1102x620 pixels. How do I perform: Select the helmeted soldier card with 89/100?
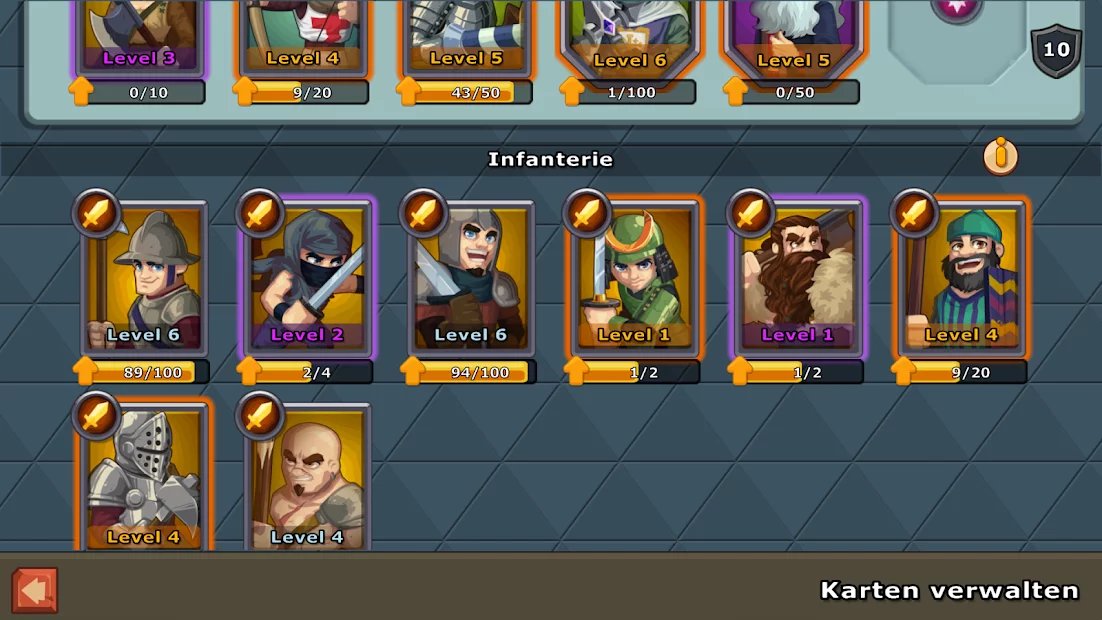(x=145, y=280)
